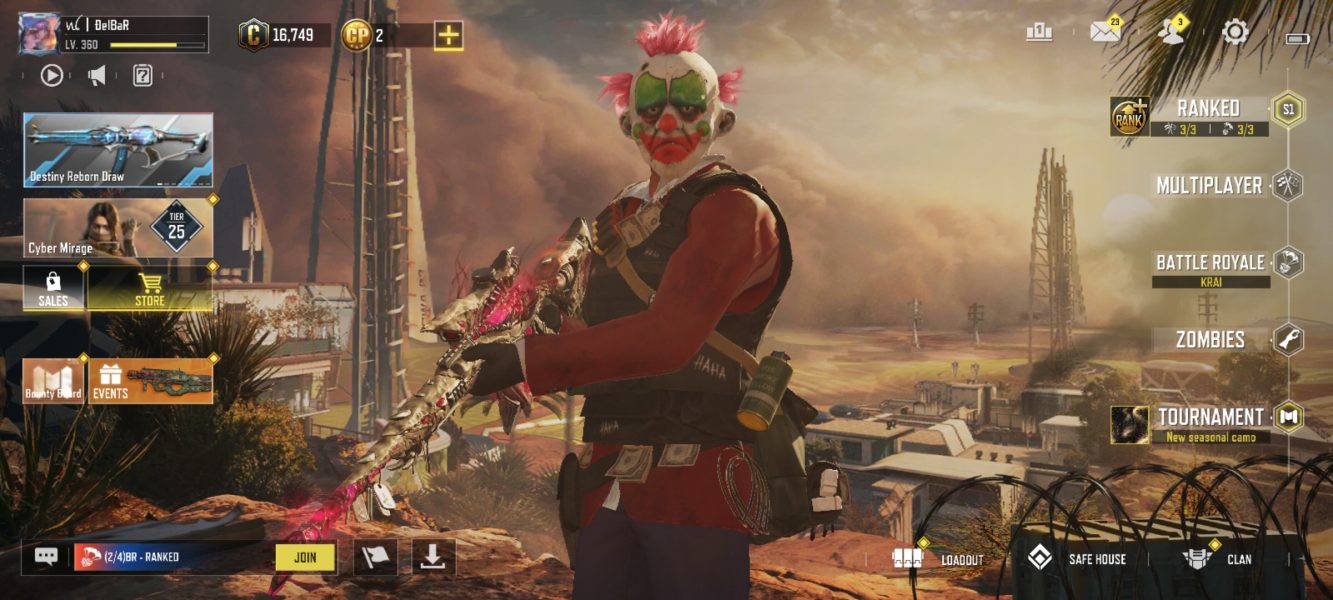Image resolution: width=1333 pixels, height=600 pixels.
Task: Show the Events page
Action: pos(151,381)
